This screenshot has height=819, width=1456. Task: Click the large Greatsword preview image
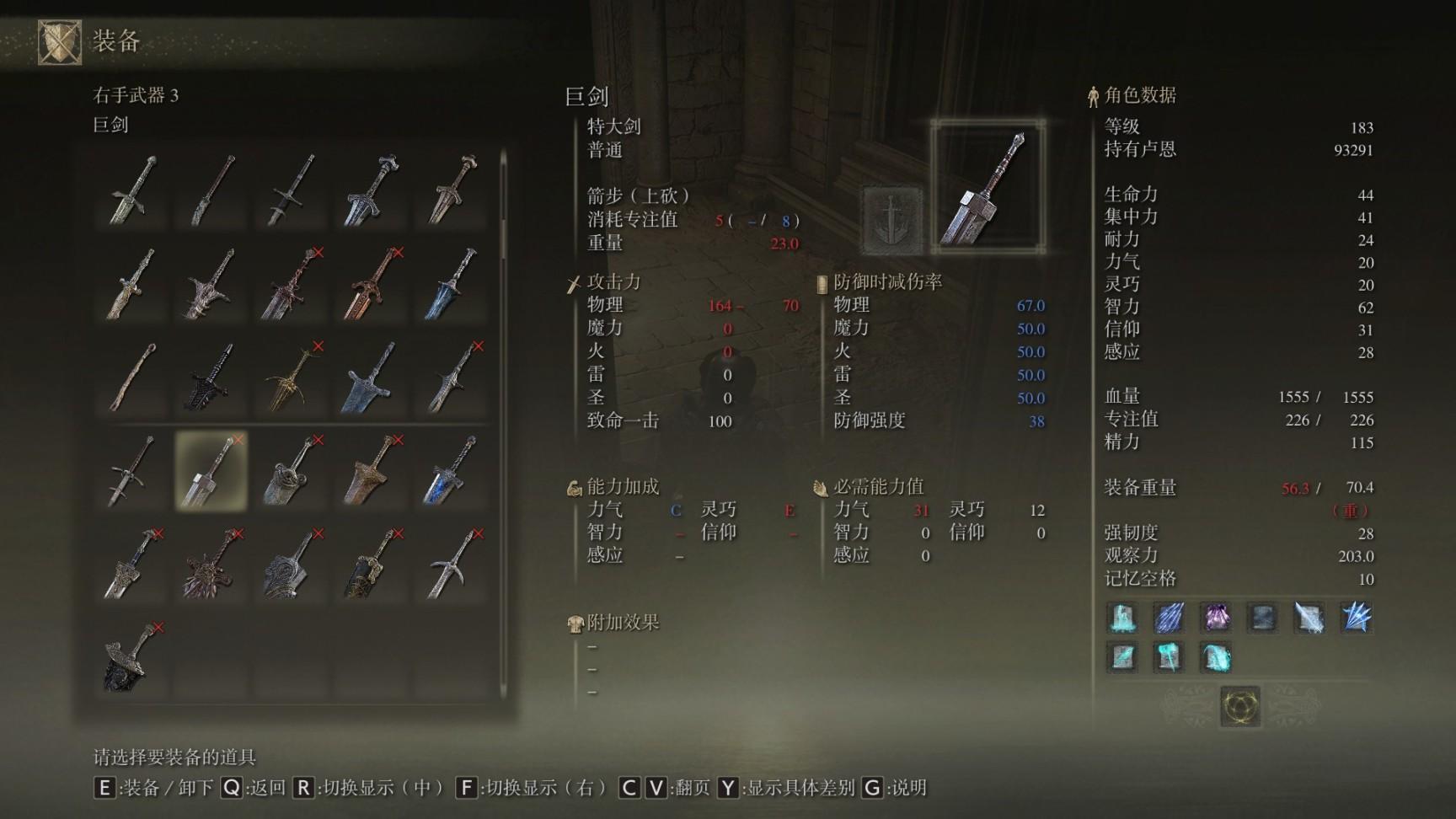click(988, 187)
